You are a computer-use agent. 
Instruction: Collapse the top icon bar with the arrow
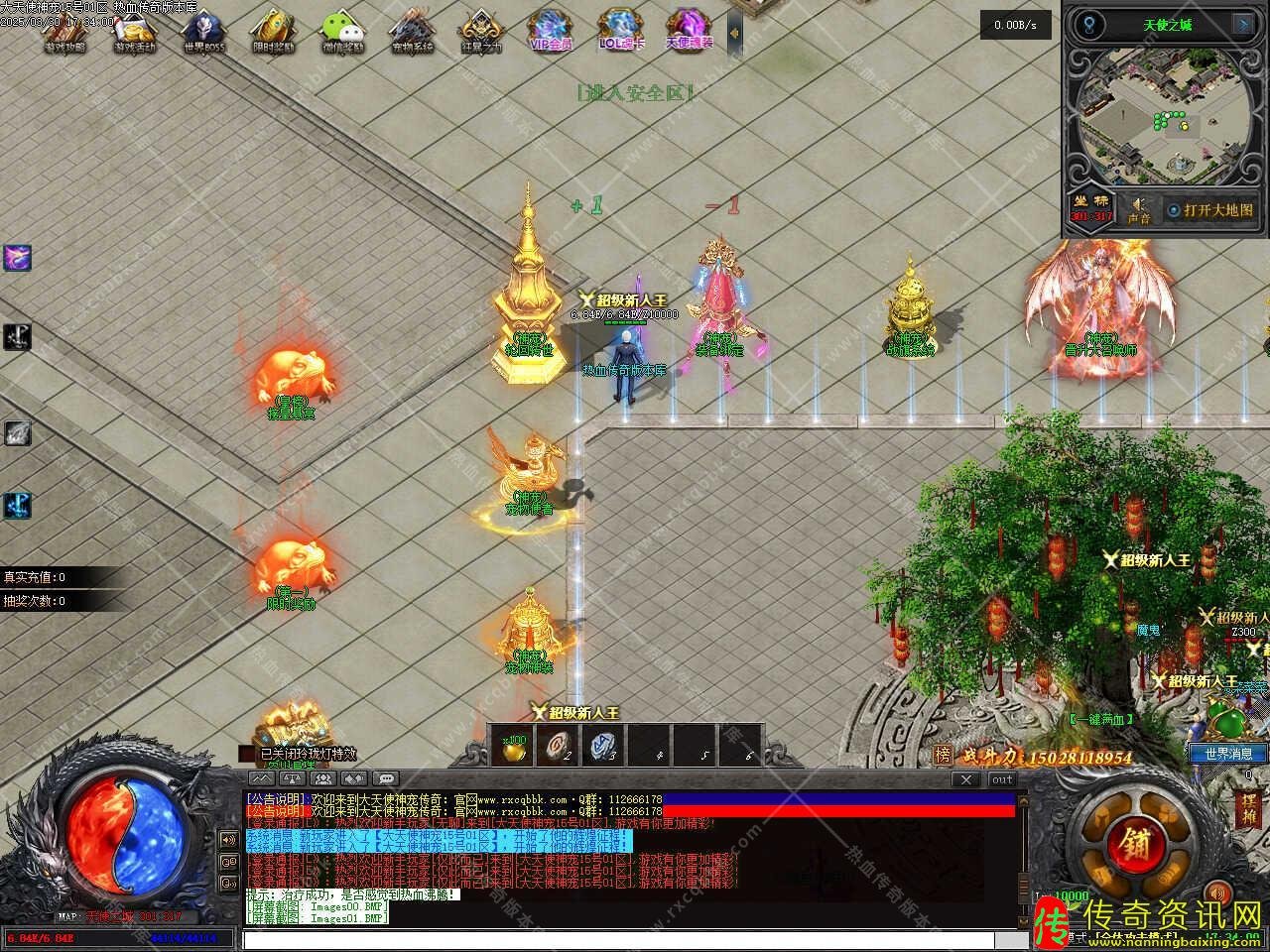[x=734, y=33]
